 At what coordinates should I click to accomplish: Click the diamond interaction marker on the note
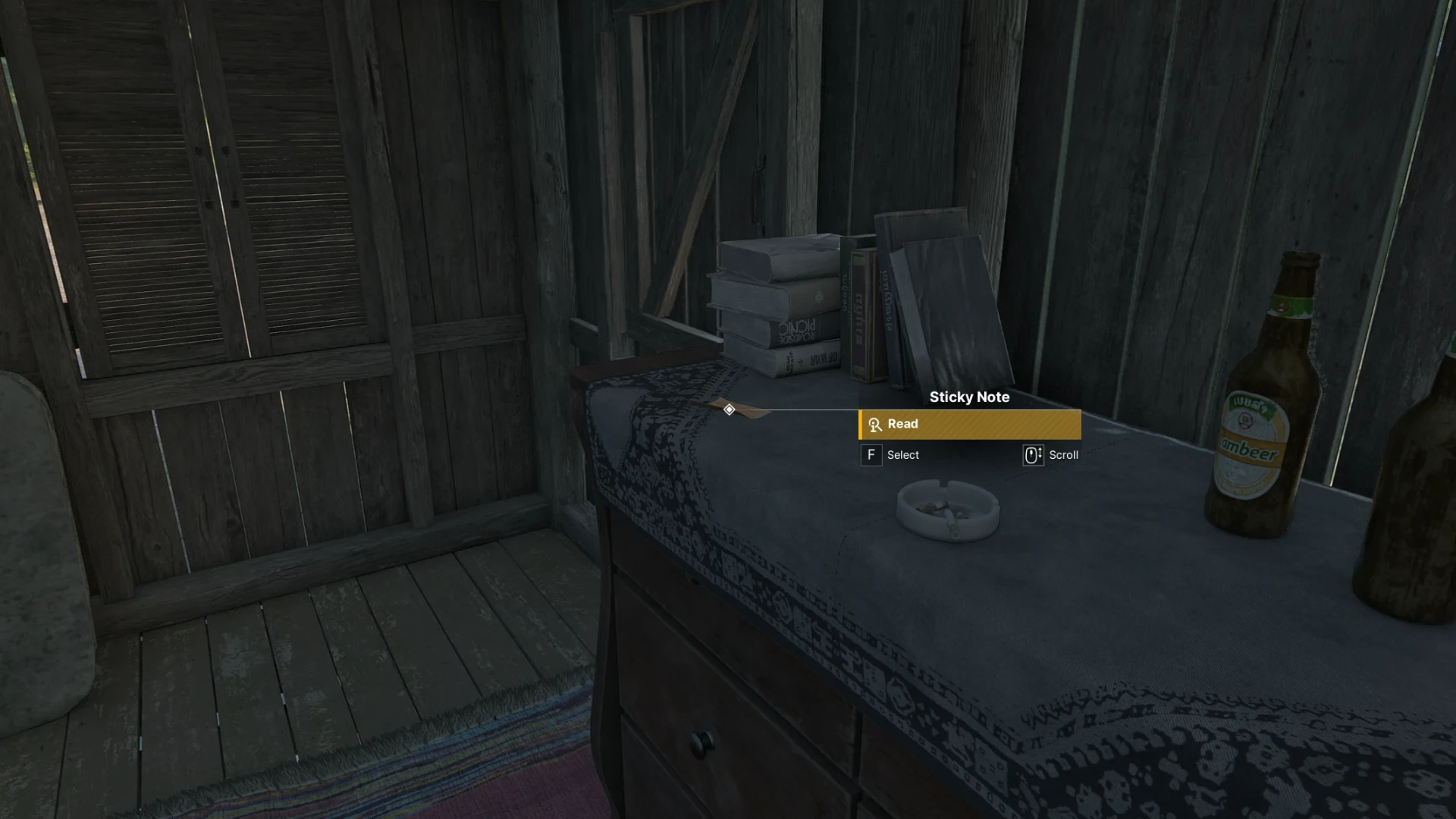[x=729, y=409]
